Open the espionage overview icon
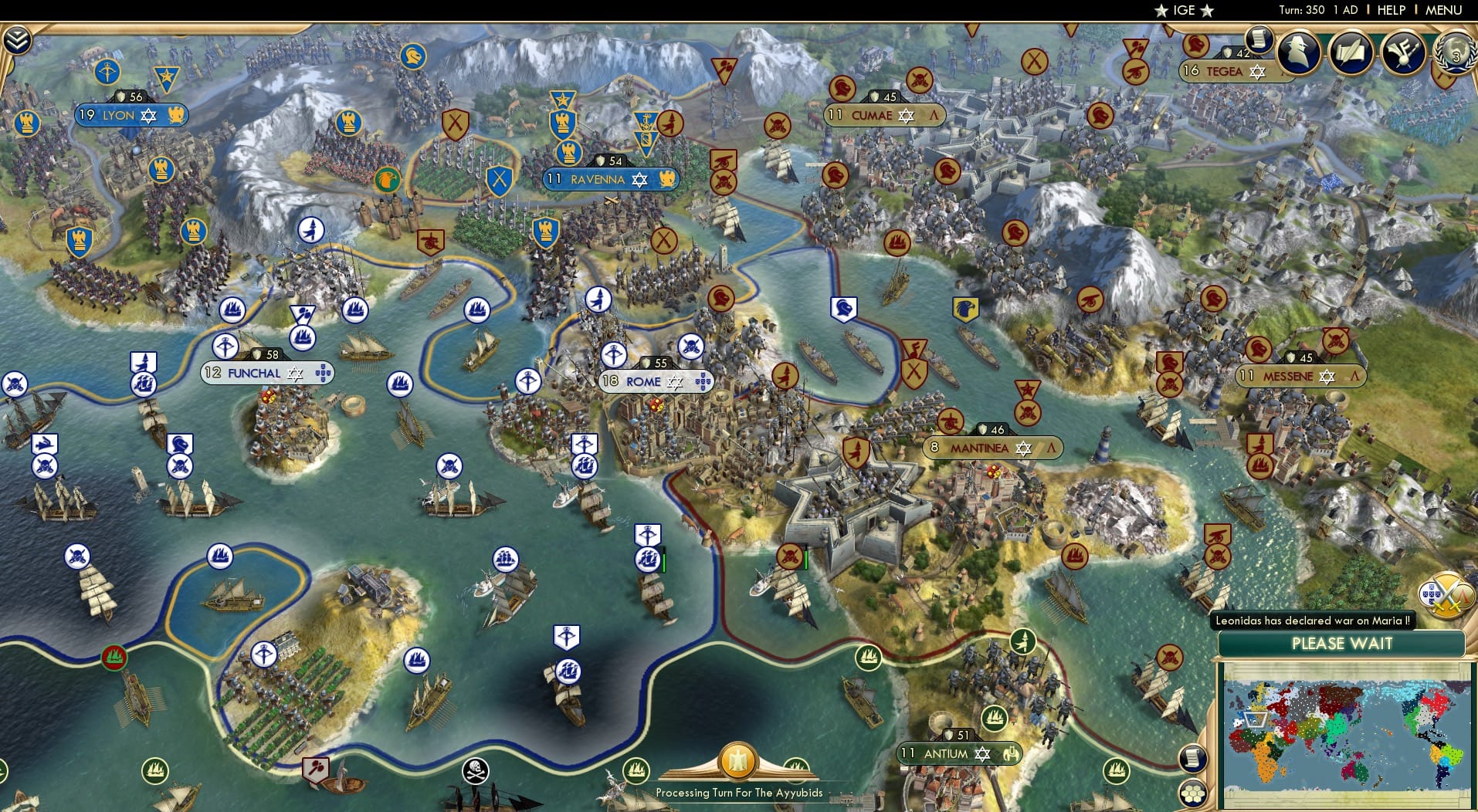 (x=1297, y=52)
